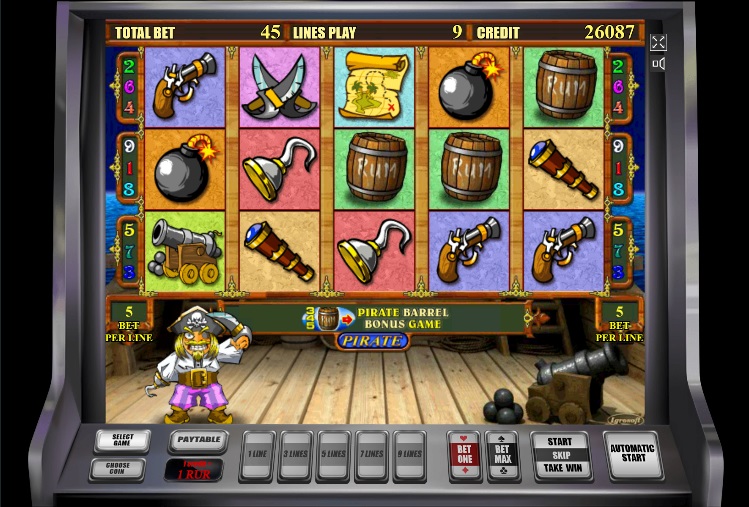Select the 1 Line button

coord(257,453)
